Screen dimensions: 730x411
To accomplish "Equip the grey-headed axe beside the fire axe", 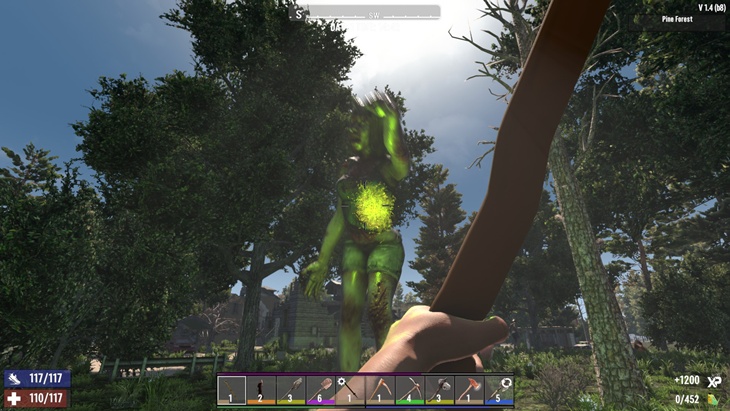I will point(440,389).
